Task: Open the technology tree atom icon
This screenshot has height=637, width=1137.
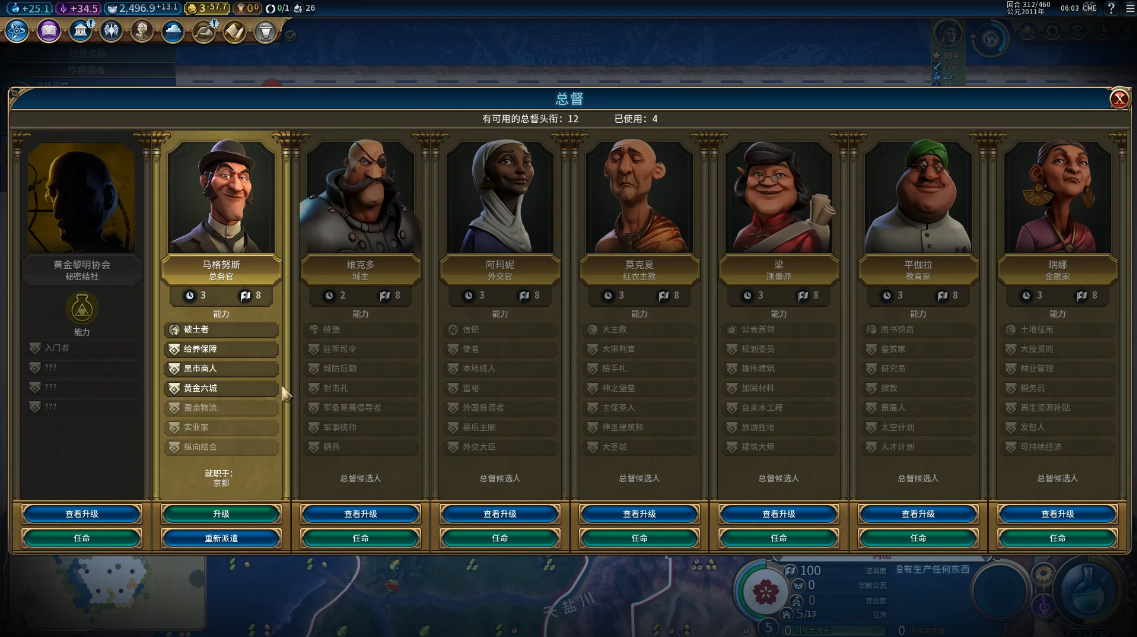Action: tap(17, 31)
